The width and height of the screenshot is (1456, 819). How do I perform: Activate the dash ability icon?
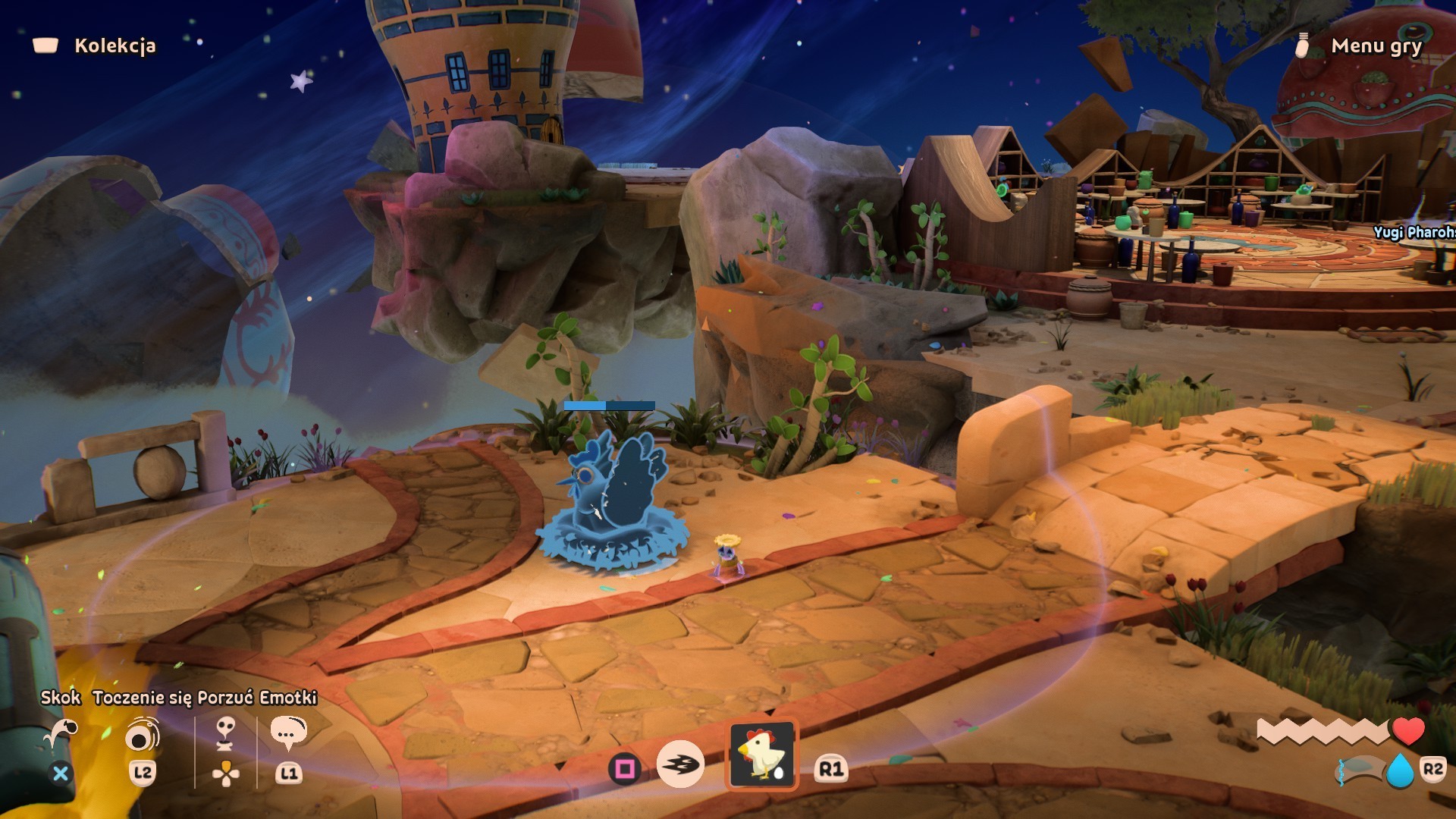pos(680,764)
